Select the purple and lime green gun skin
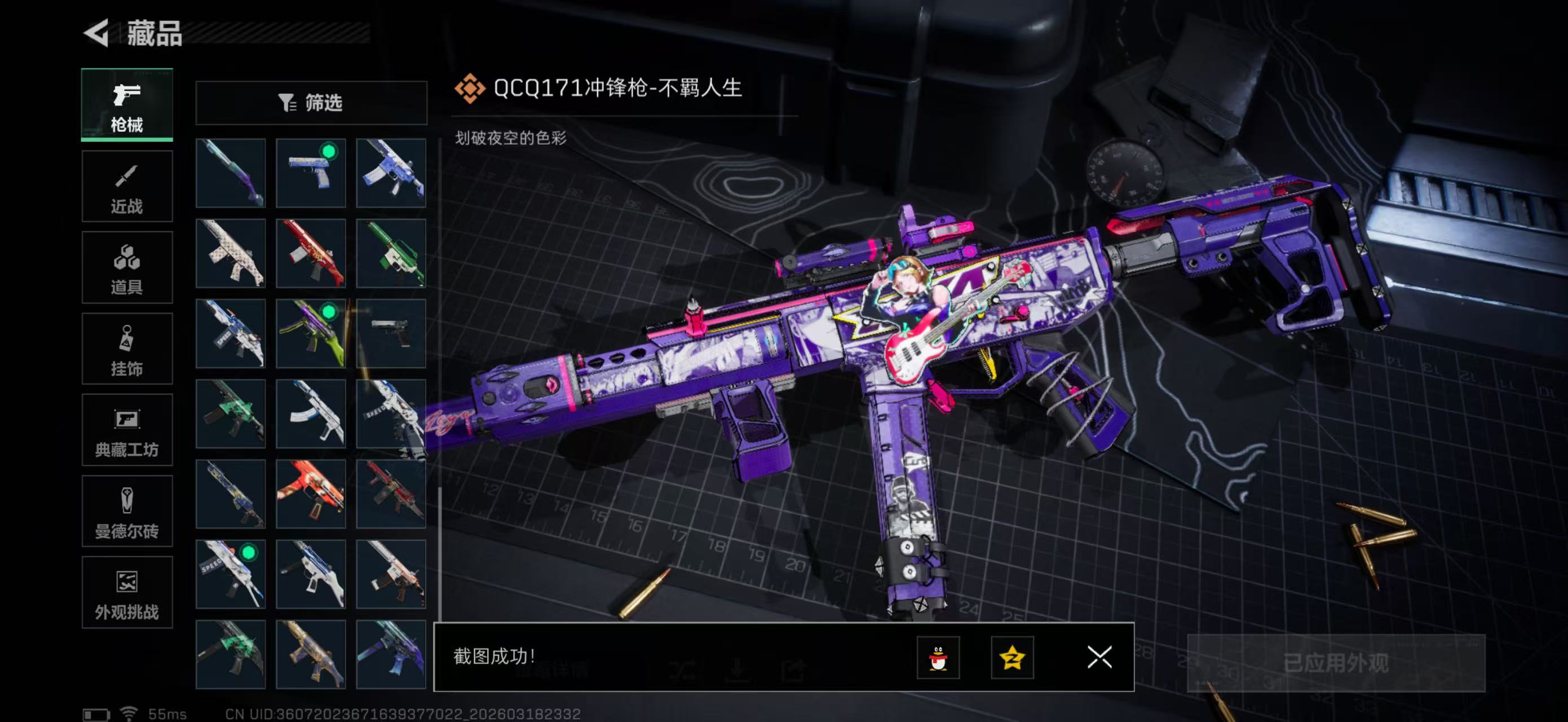Screen dimensions: 1568x722 click(311, 333)
